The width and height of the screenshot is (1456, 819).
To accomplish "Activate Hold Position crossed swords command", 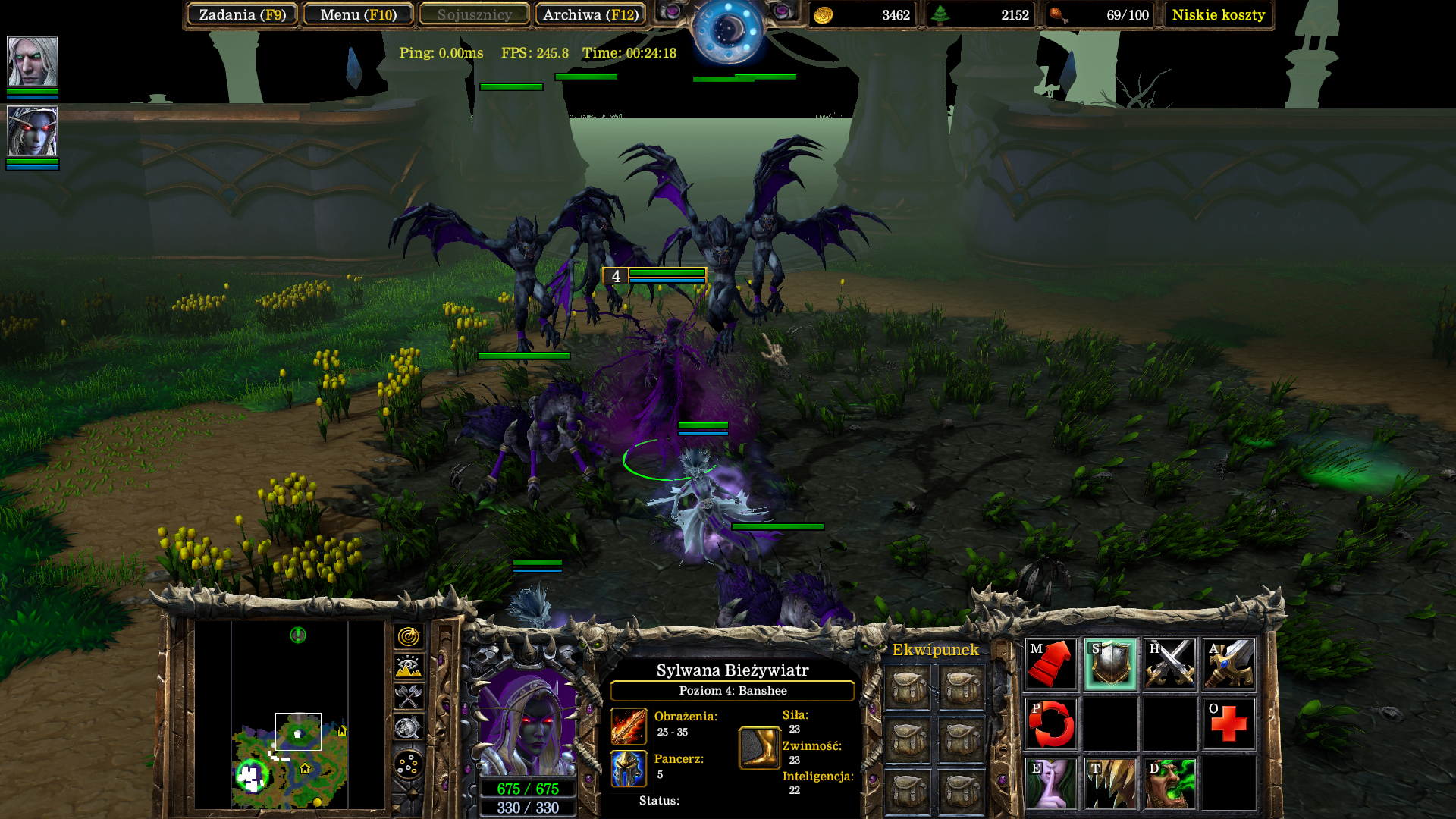I will coord(1169,664).
